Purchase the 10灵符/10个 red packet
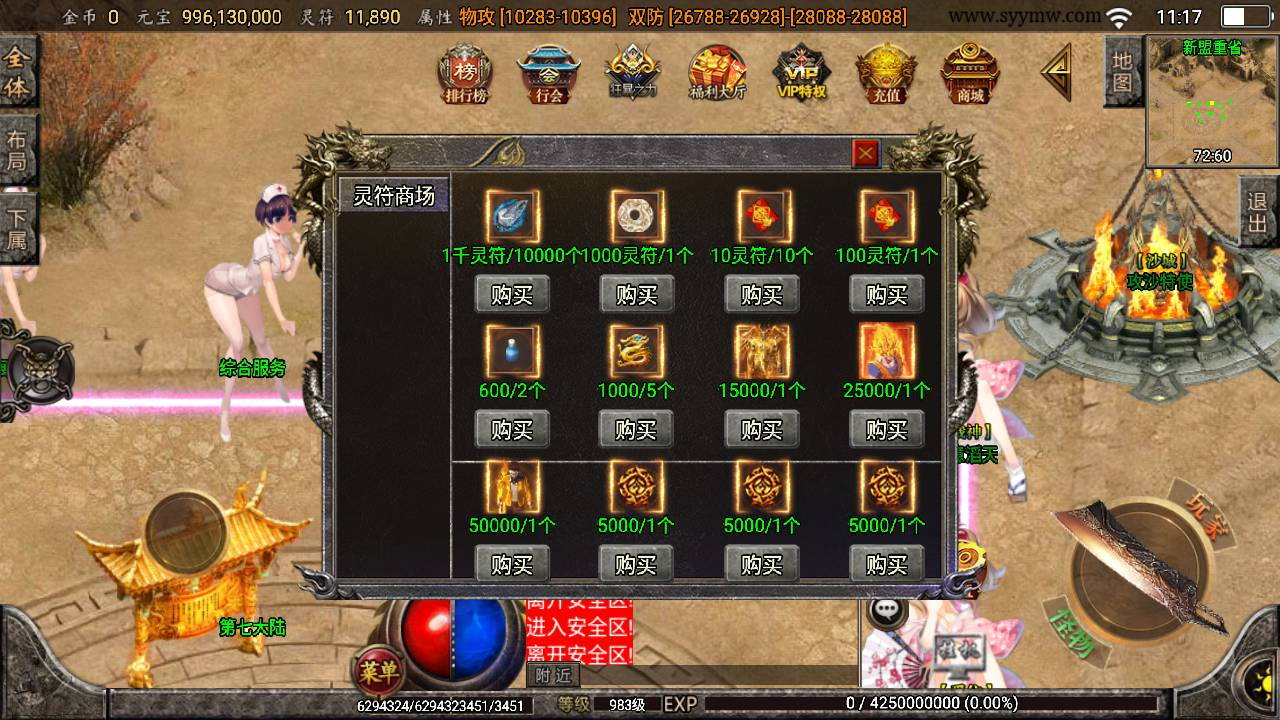Screen dimensions: 1280x720 click(x=761, y=295)
